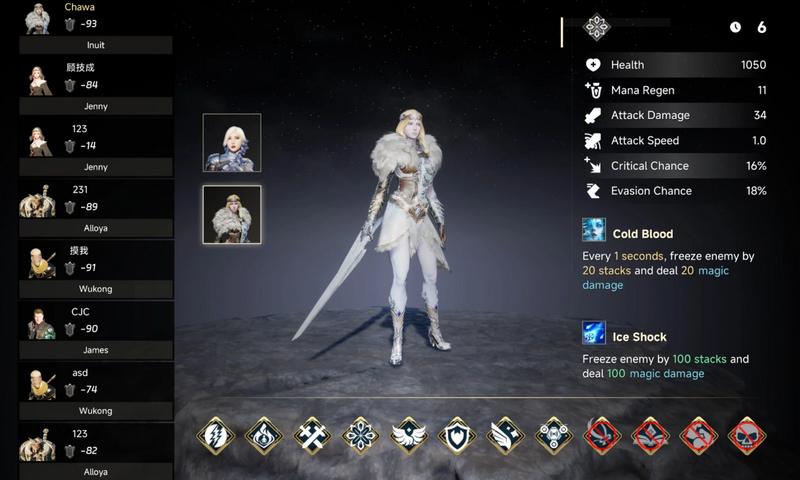Select player Chawa's Inuit row
The width and height of the screenshot is (800, 480).
95,26
